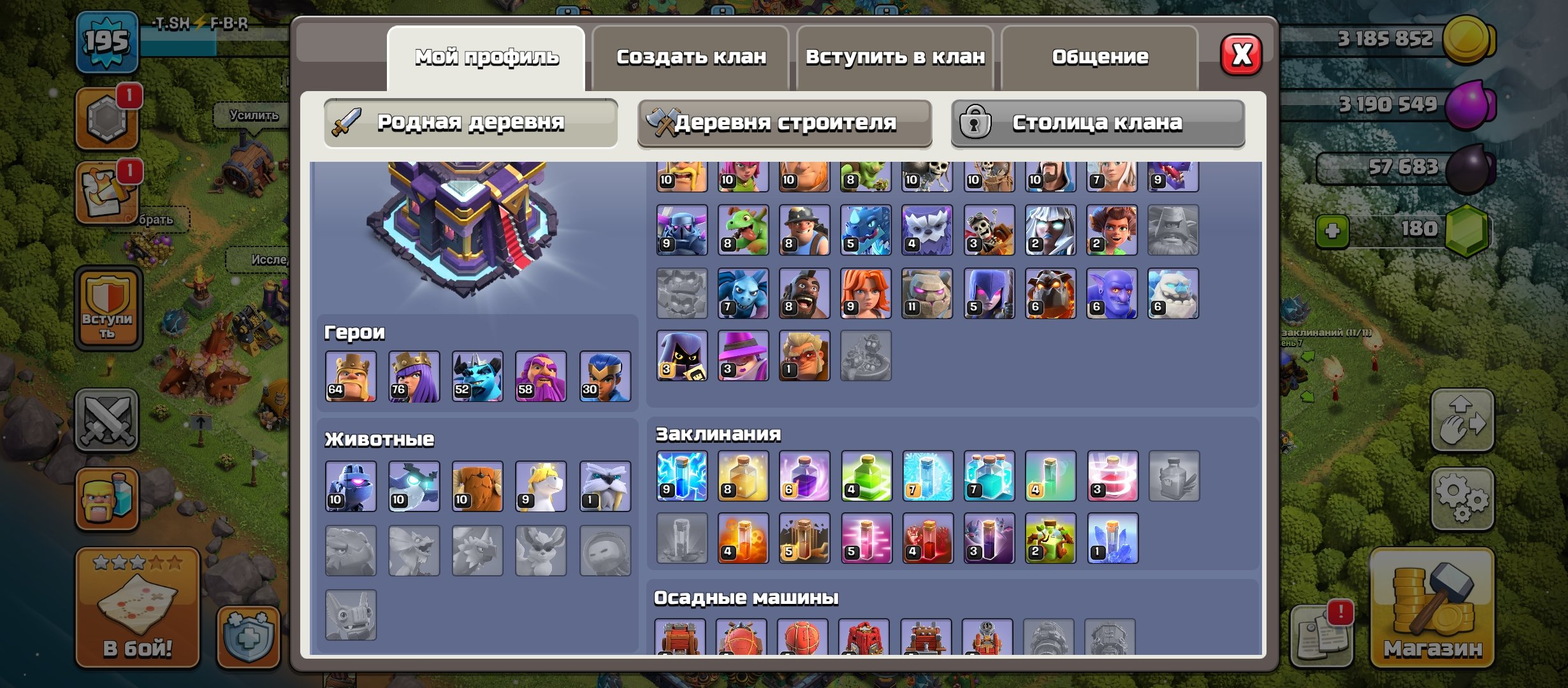Viewport: 1568px width, 688px height.
Task: Select the Electro Owl pet icon
Action: 413,486
